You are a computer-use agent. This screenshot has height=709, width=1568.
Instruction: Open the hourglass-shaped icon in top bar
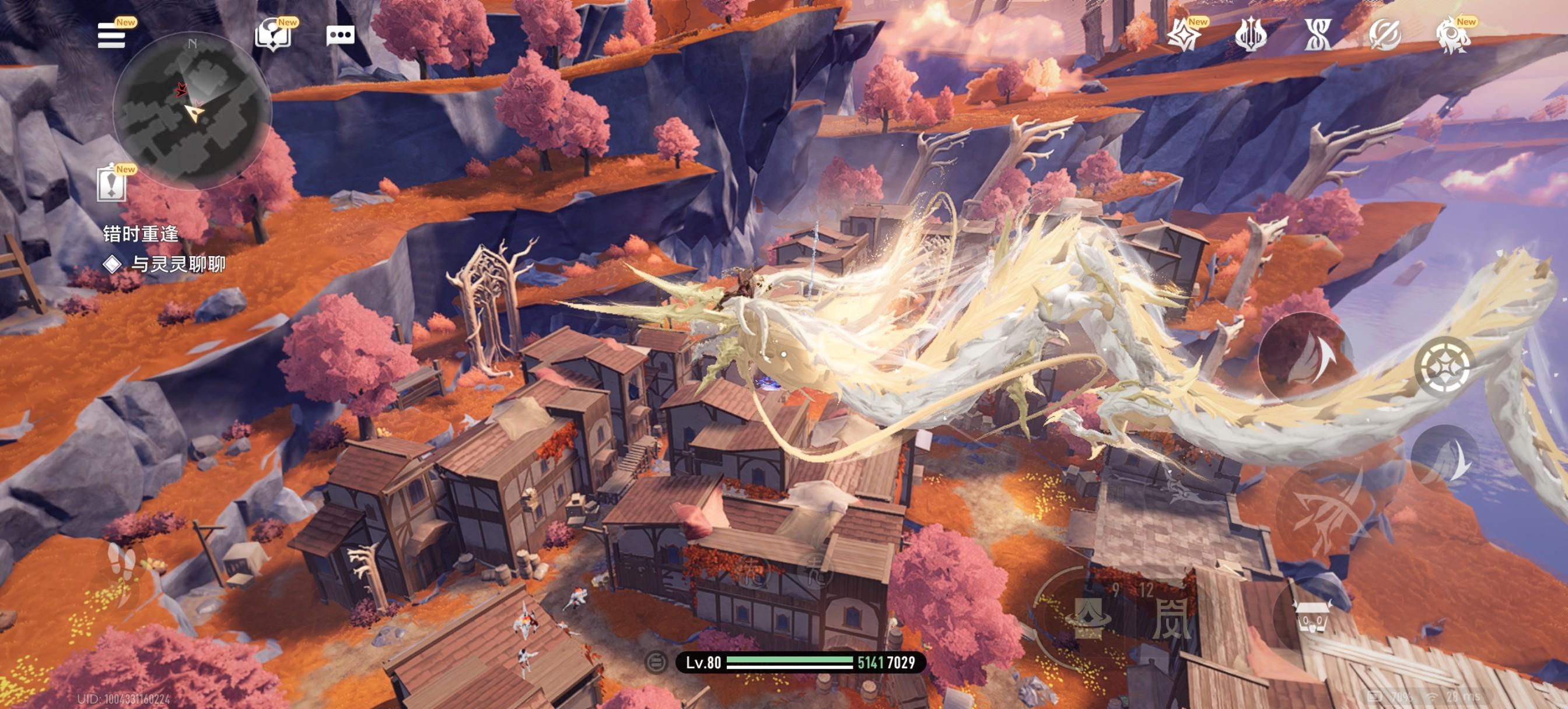point(1318,36)
